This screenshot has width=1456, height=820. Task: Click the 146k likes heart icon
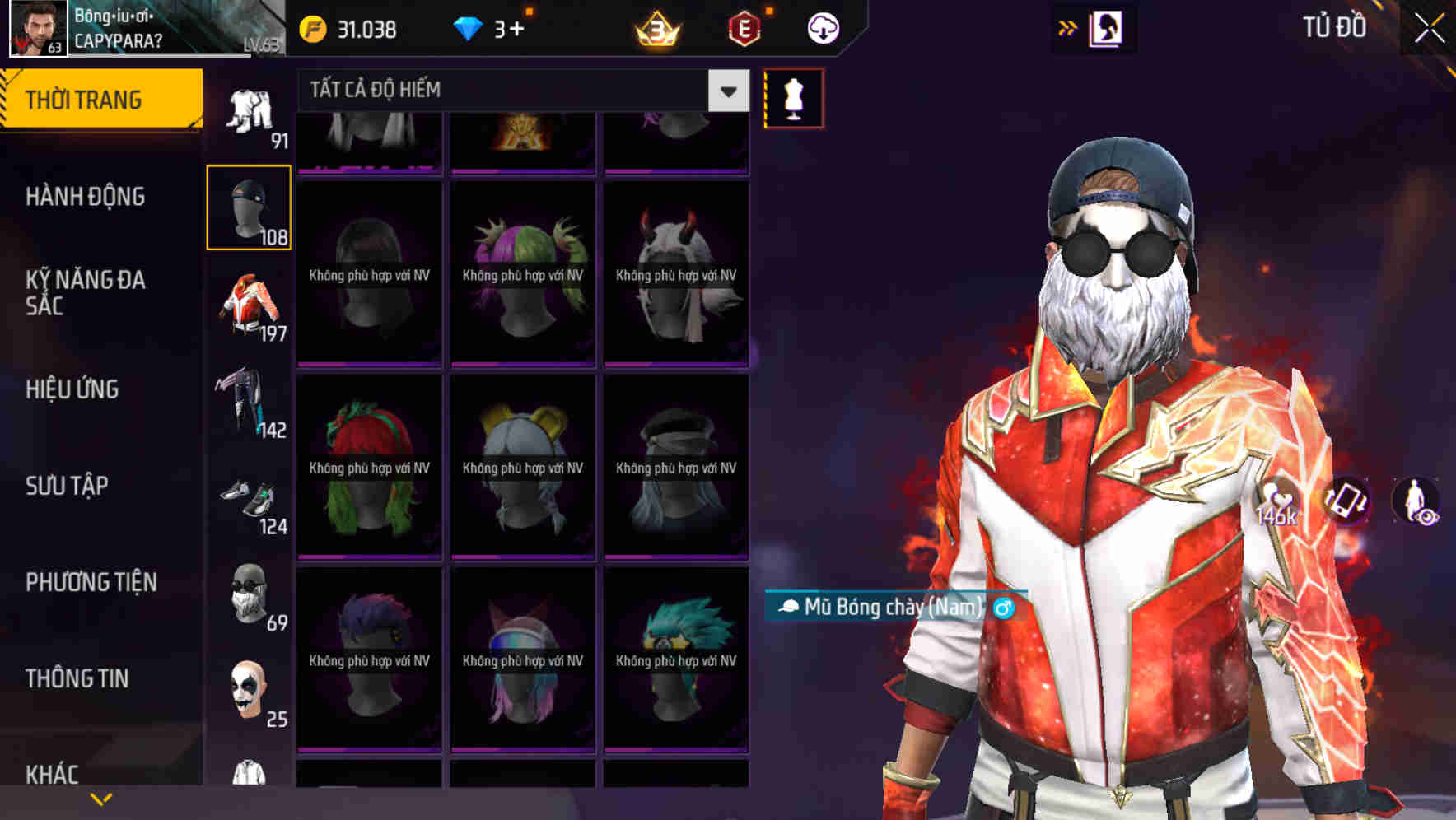[1281, 500]
